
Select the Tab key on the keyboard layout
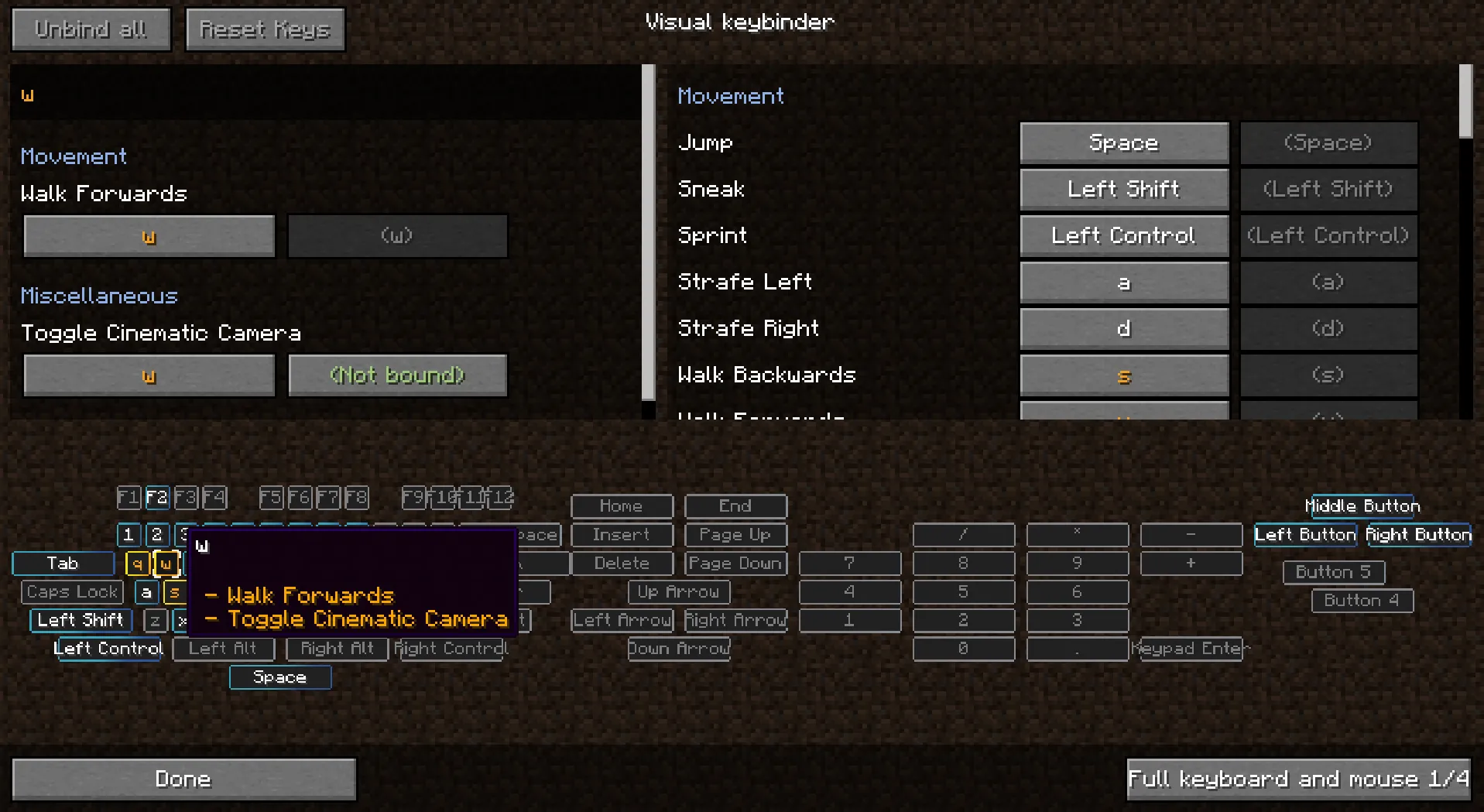(63, 564)
